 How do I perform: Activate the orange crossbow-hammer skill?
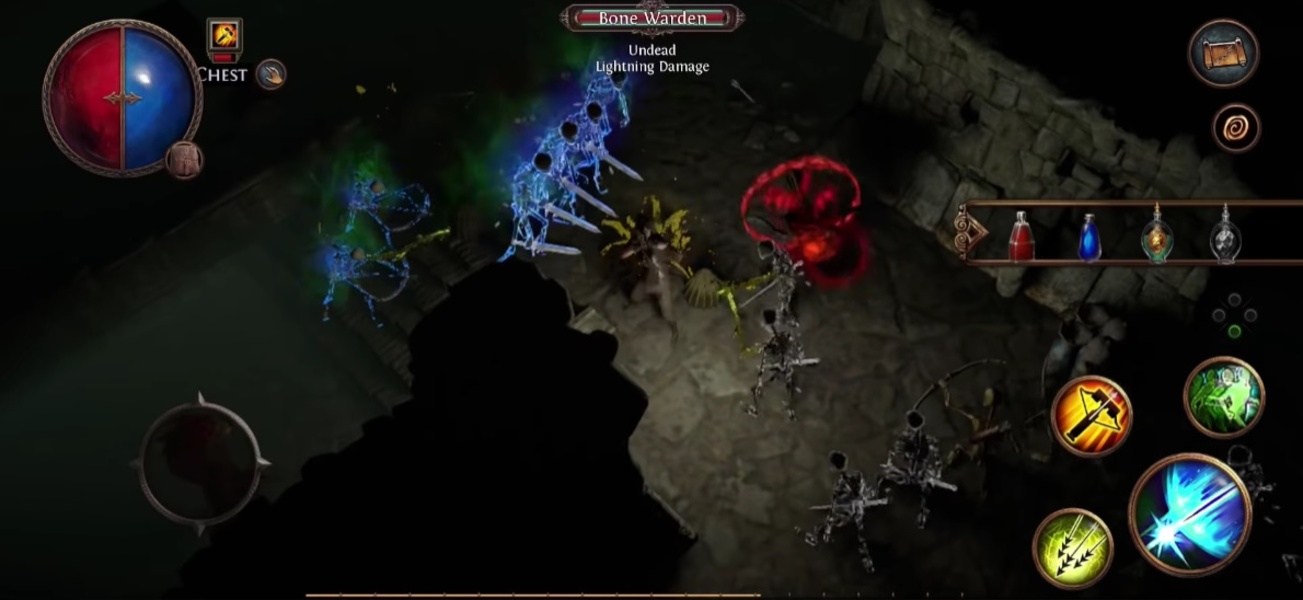1092,416
